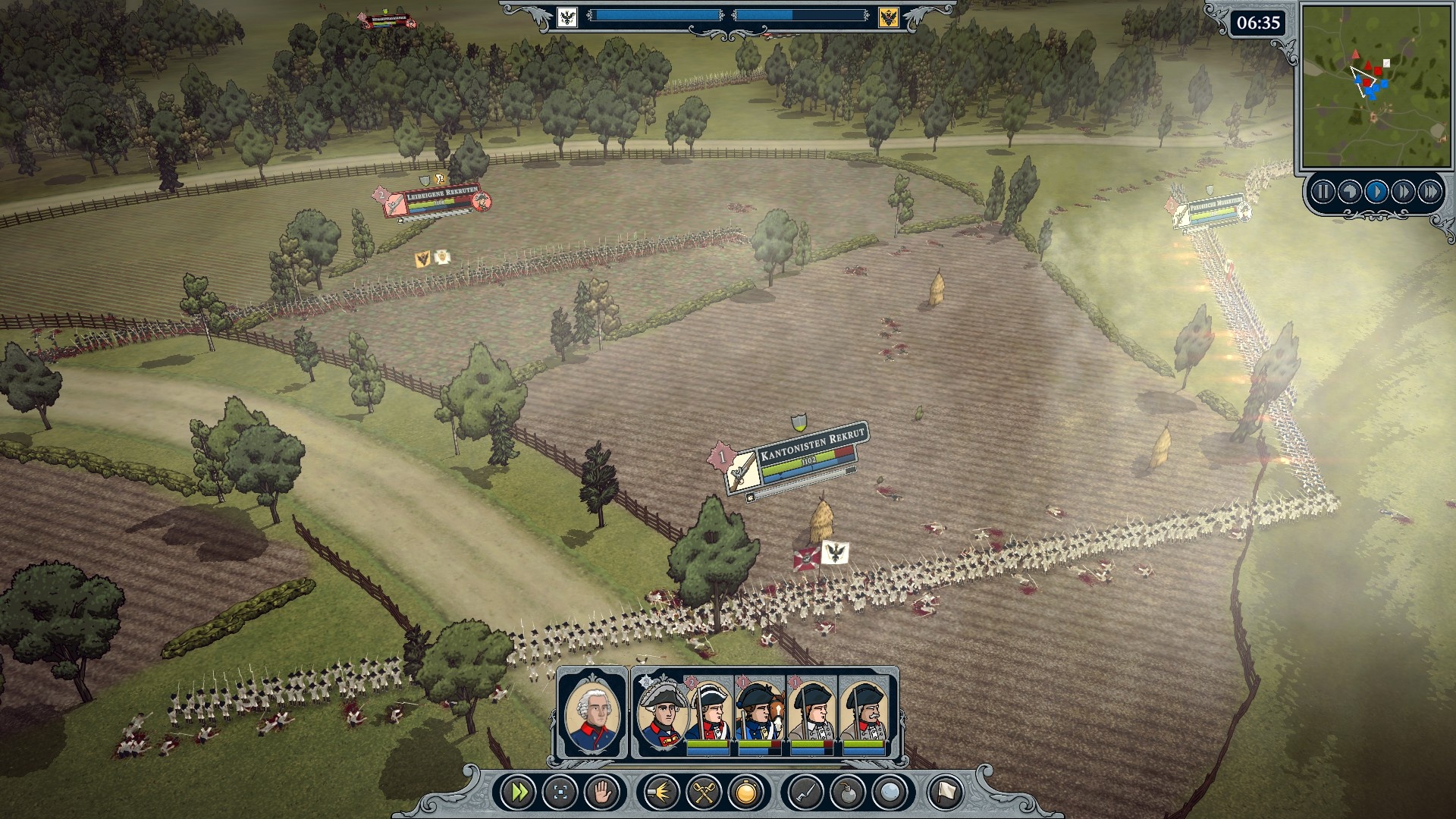
Task: Choose triple-arrow fastest game speed
Action: click(1430, 192)
